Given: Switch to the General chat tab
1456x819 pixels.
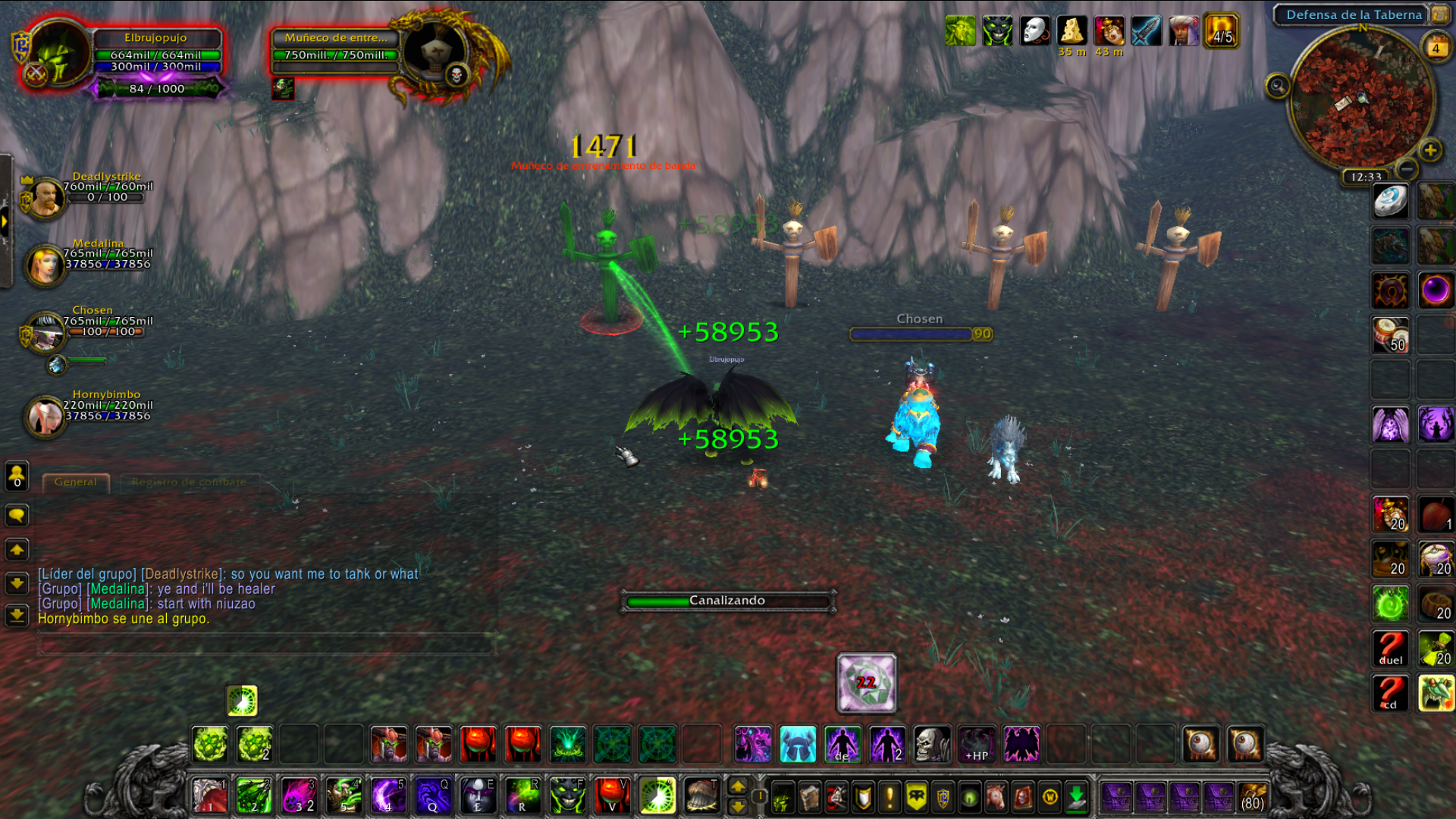Looking at the screenshot, I should [76, 482].
